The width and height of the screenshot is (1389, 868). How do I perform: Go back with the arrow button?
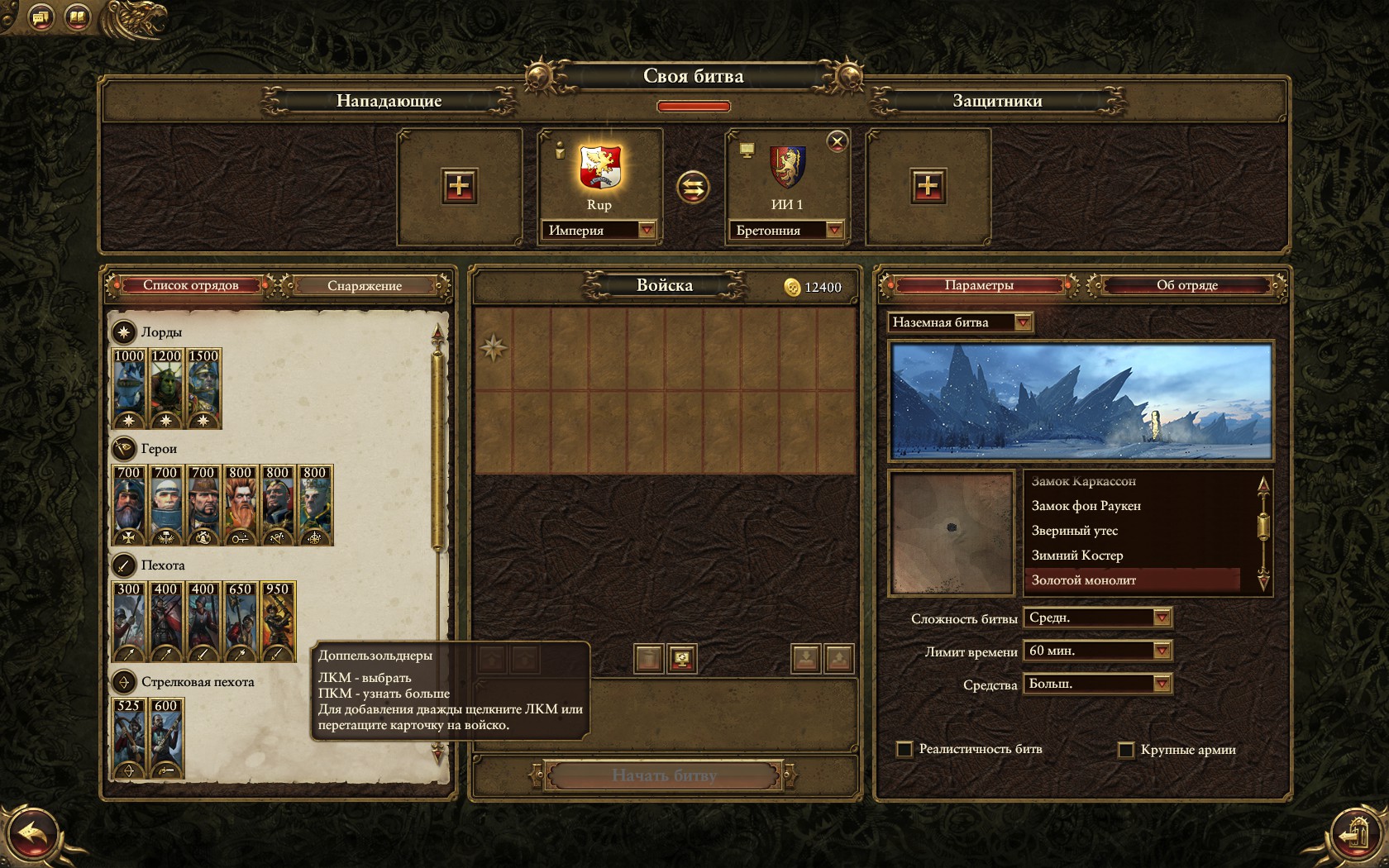pyautogui.click(x=33, y=833)
